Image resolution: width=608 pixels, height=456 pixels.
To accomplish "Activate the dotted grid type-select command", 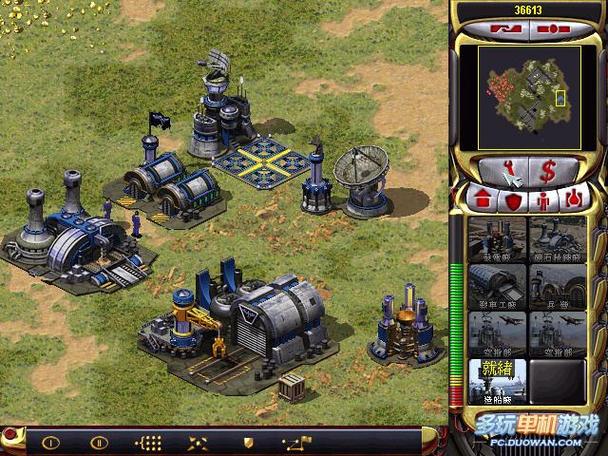I will point(148,441).
